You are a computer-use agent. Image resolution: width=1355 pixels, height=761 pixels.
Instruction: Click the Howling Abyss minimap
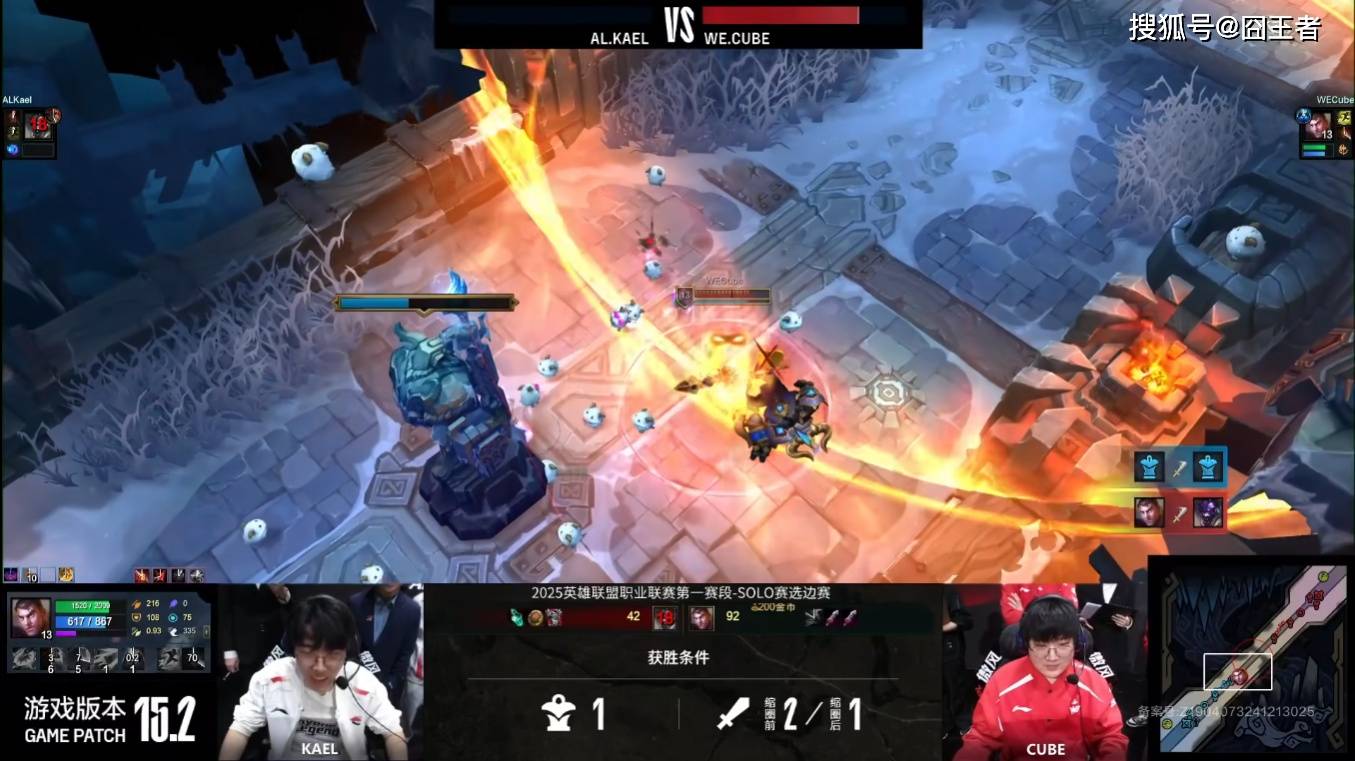pyautogui.click(x=1249, y=656)
